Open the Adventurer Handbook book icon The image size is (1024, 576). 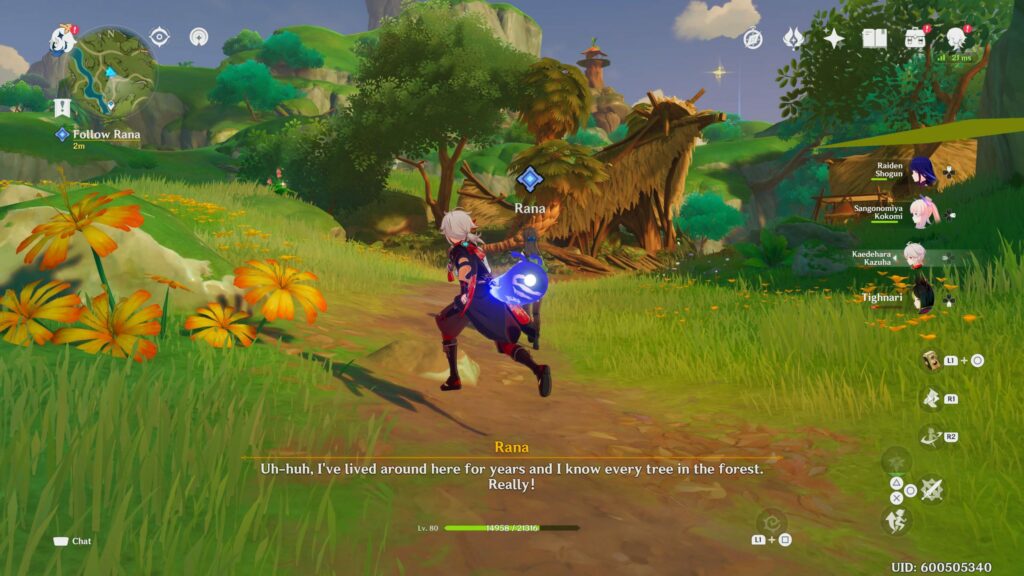pos(875,39)
